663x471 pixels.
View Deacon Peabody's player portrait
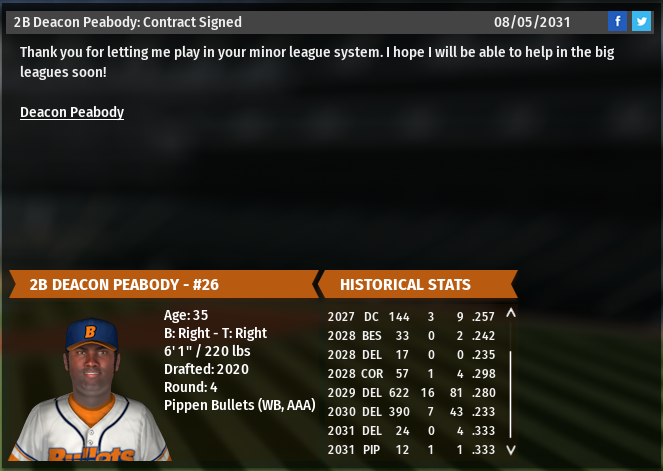click(90, 390)
